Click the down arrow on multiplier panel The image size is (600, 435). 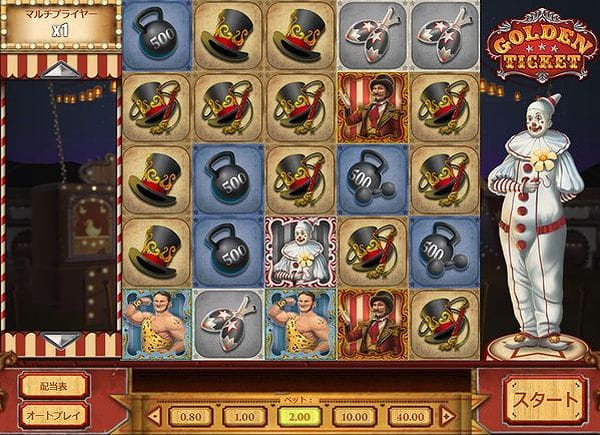[x=59, y=341]
